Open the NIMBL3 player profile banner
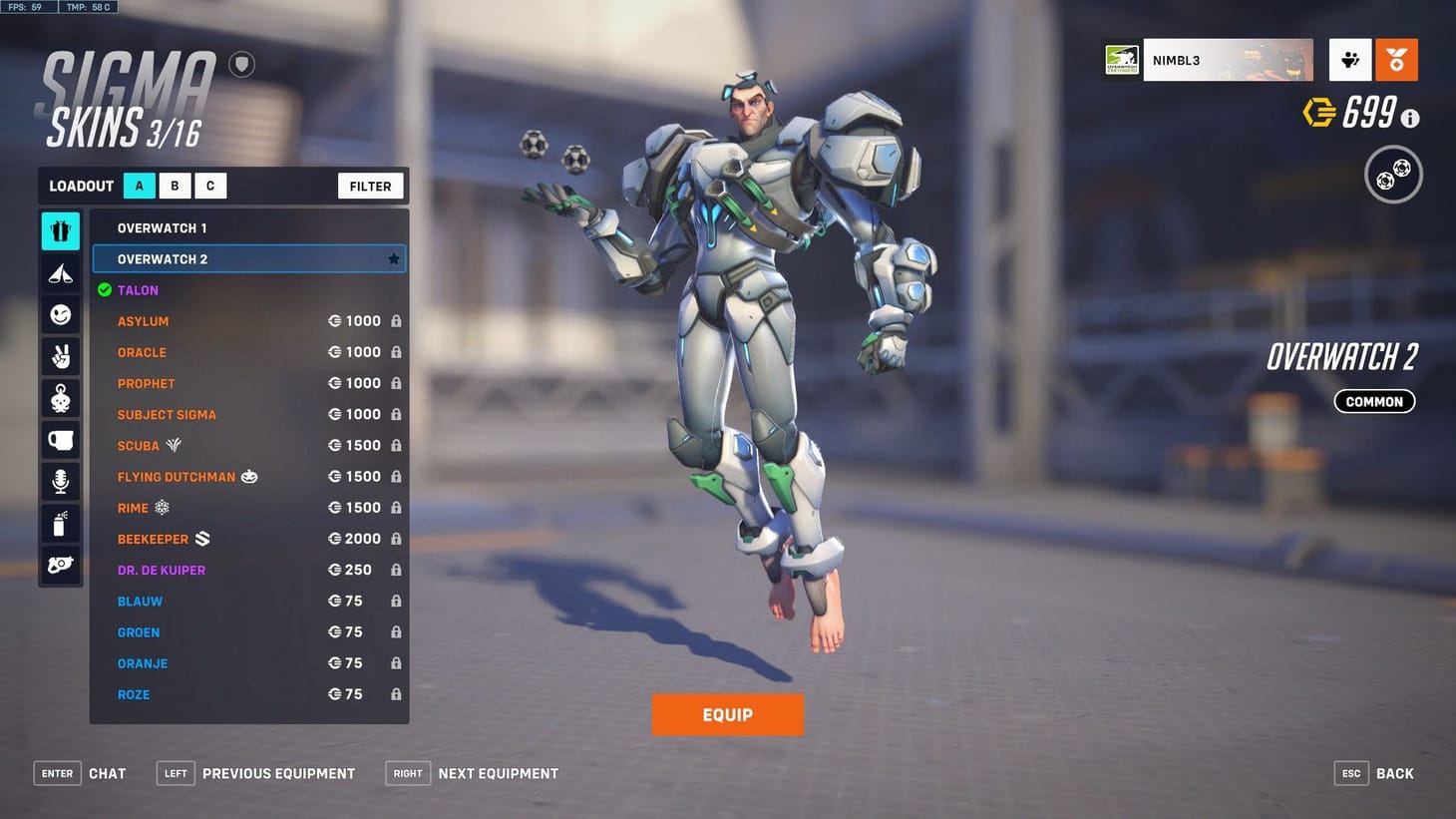The image size is (1456, 819). [x=1227, y=60]
